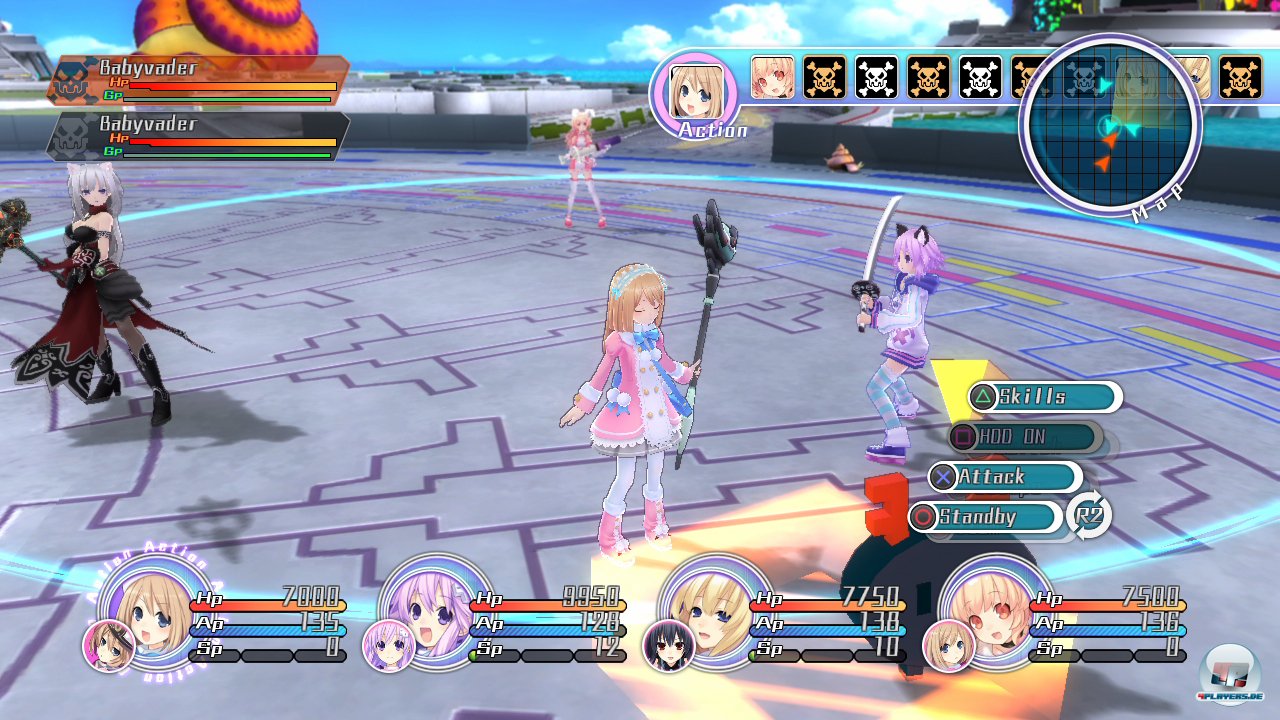Choose the Attack command
This screenshot has height=720, width=1280.
tap(1004, 477)
